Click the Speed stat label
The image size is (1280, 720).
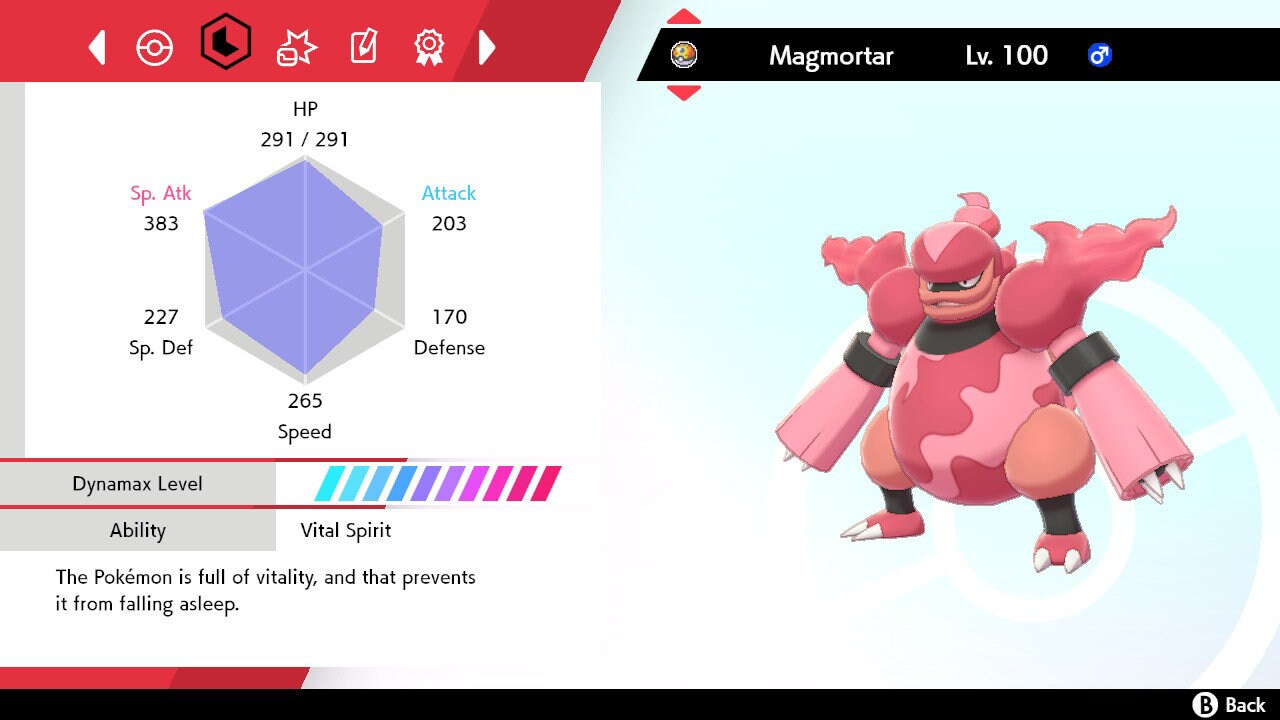(x=304, y=431)
